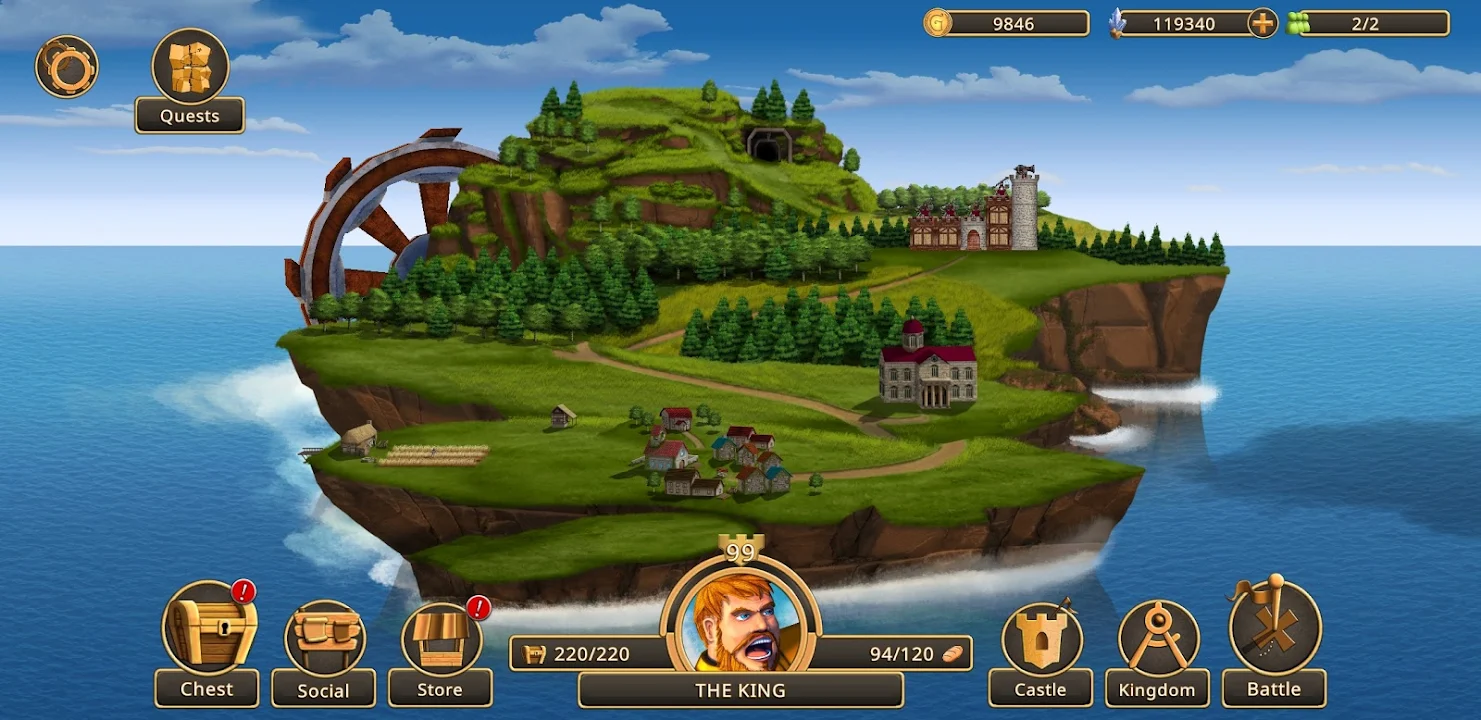Tap the plus button to add crystals
This screenshot has height=720, width=1481.
pos(1263,23)
